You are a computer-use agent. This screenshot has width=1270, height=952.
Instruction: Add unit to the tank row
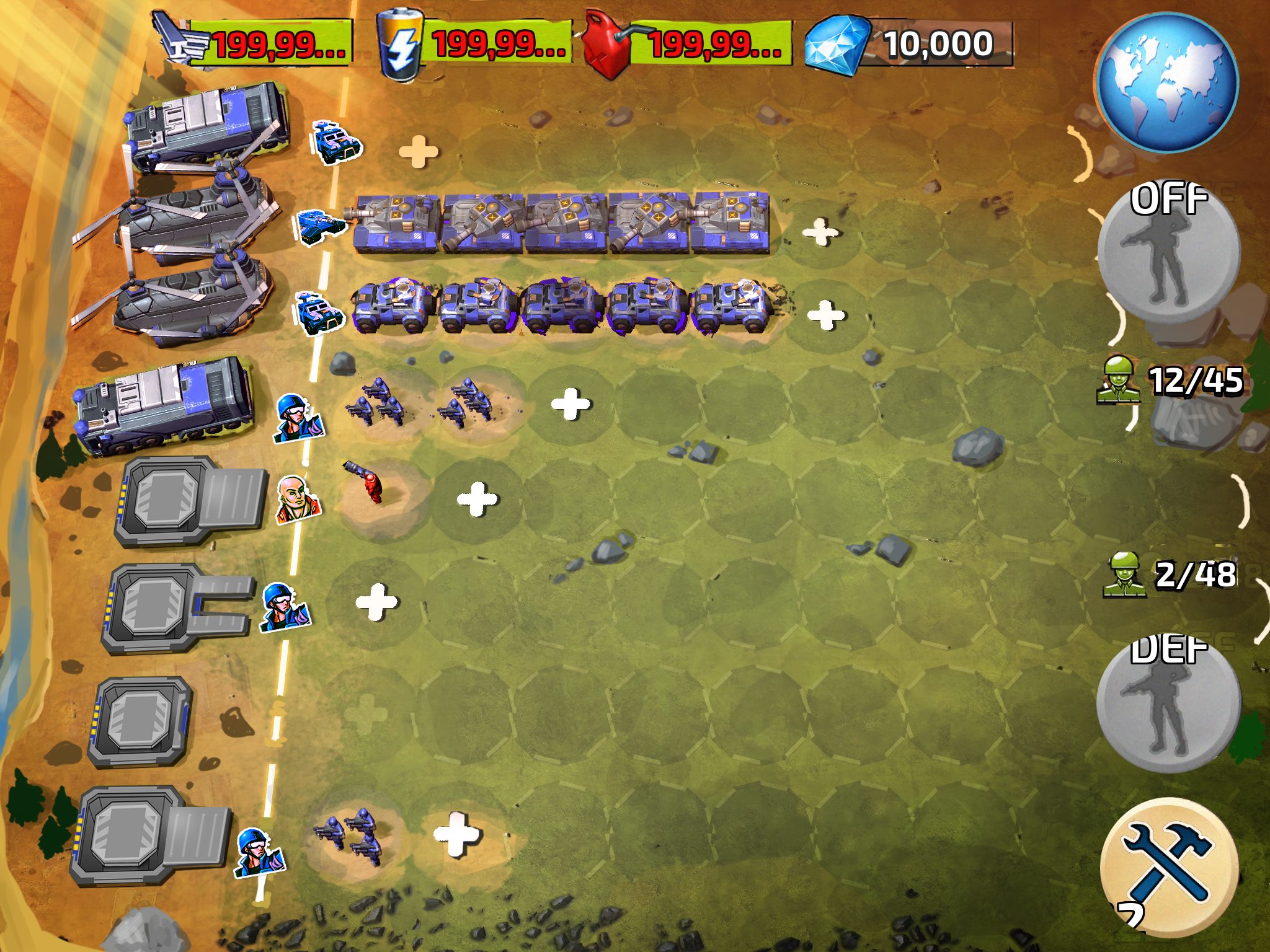point(820,232)
